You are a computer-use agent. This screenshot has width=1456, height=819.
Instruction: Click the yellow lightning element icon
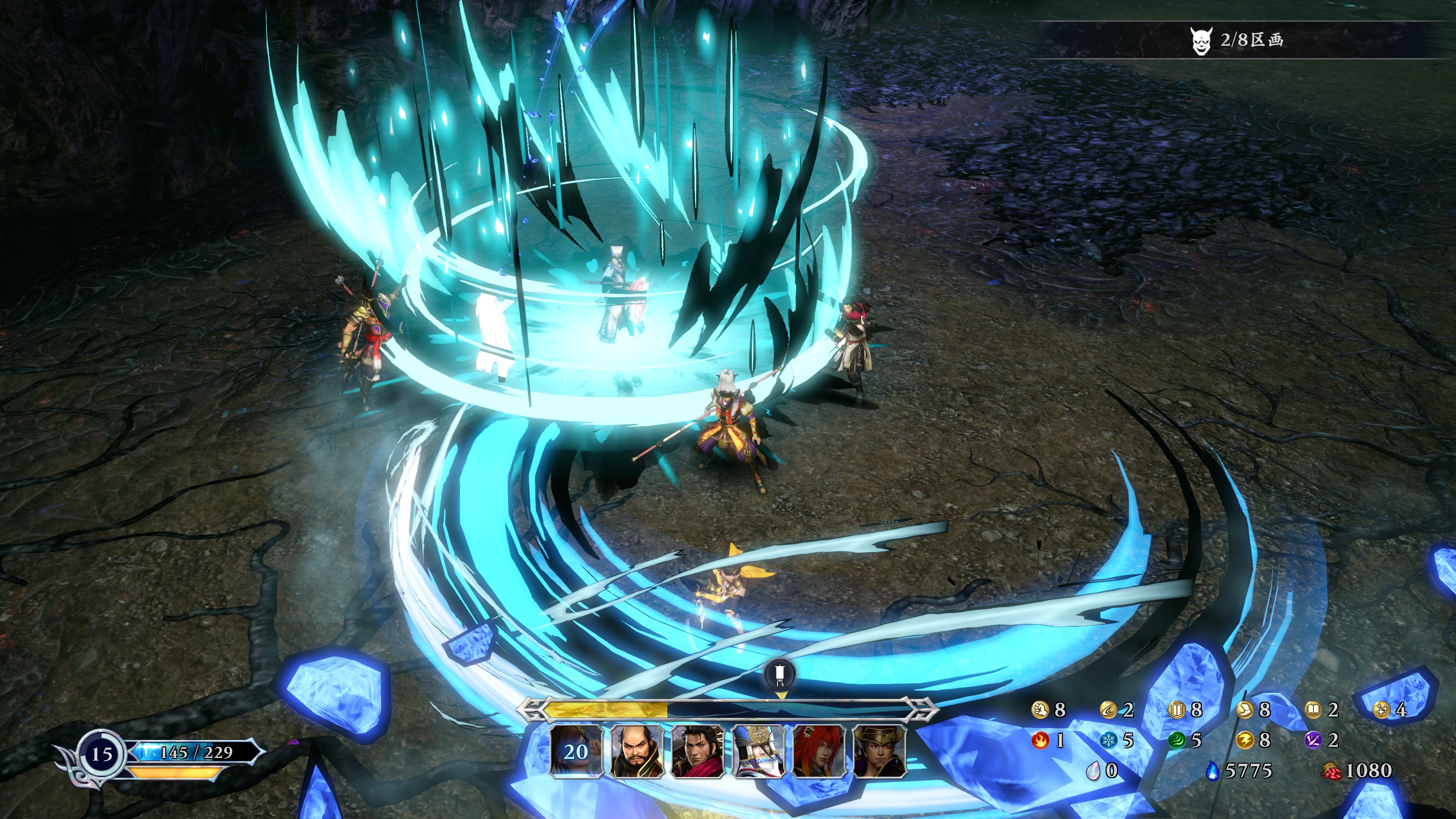pyautogui.click(x=1244, y=740)
